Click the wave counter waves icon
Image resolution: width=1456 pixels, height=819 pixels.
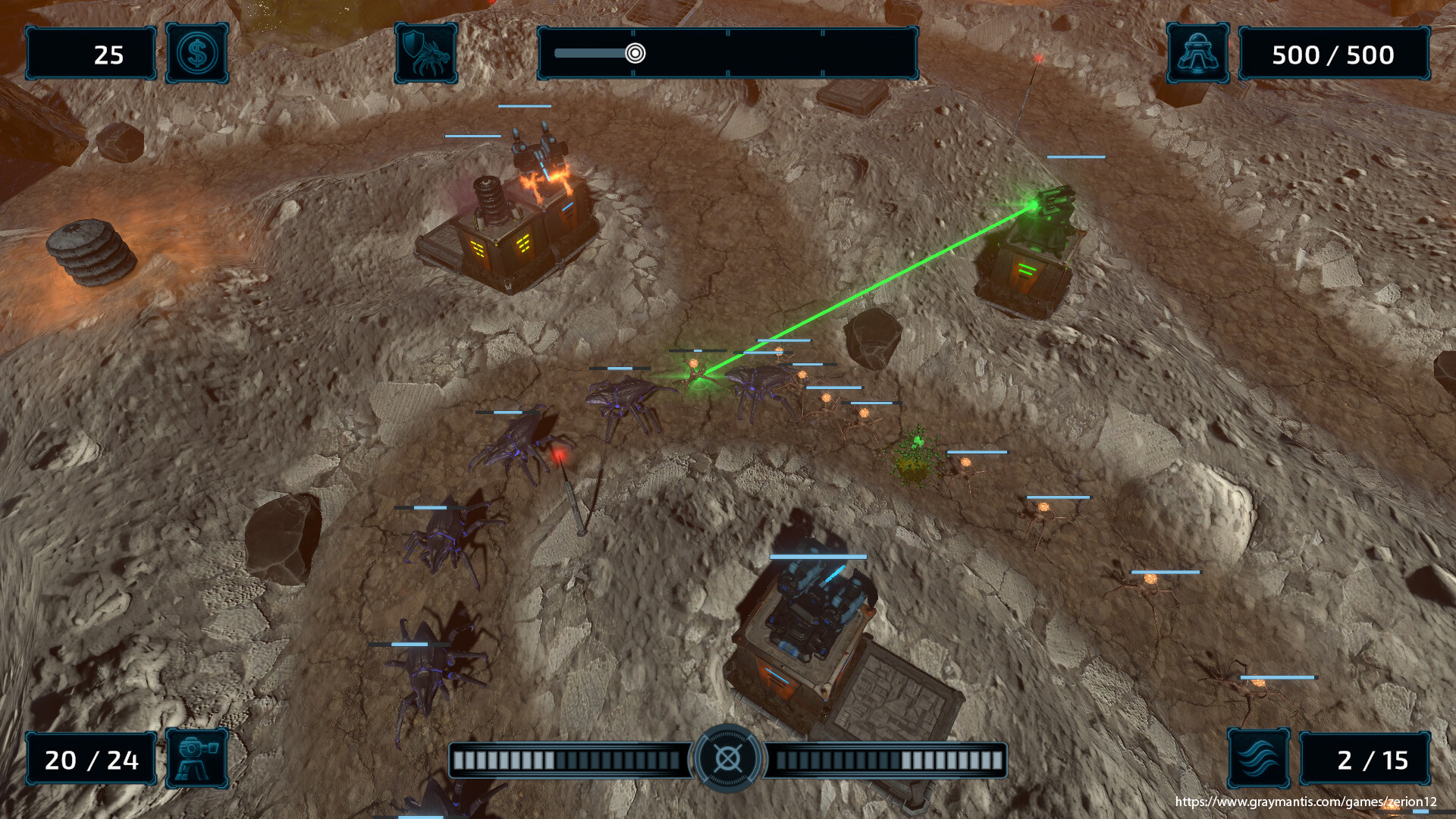(1259, 758)
